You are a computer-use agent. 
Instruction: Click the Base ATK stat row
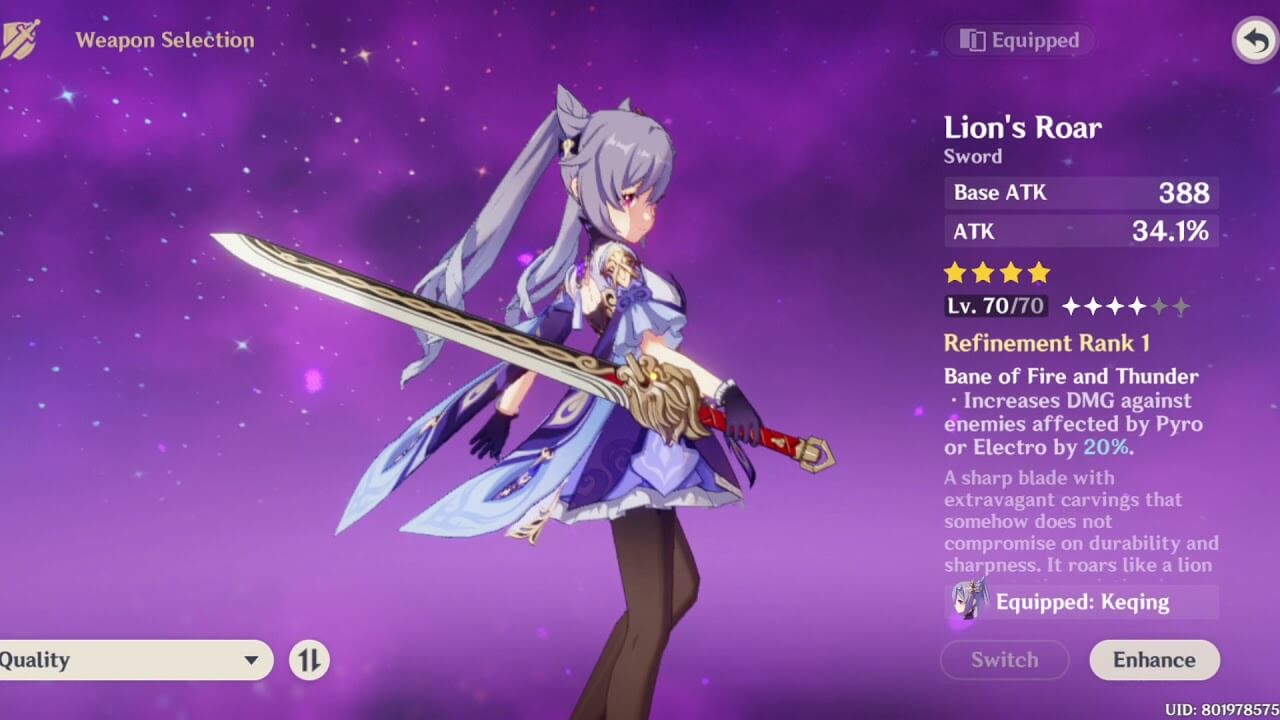click(1080, 192)
